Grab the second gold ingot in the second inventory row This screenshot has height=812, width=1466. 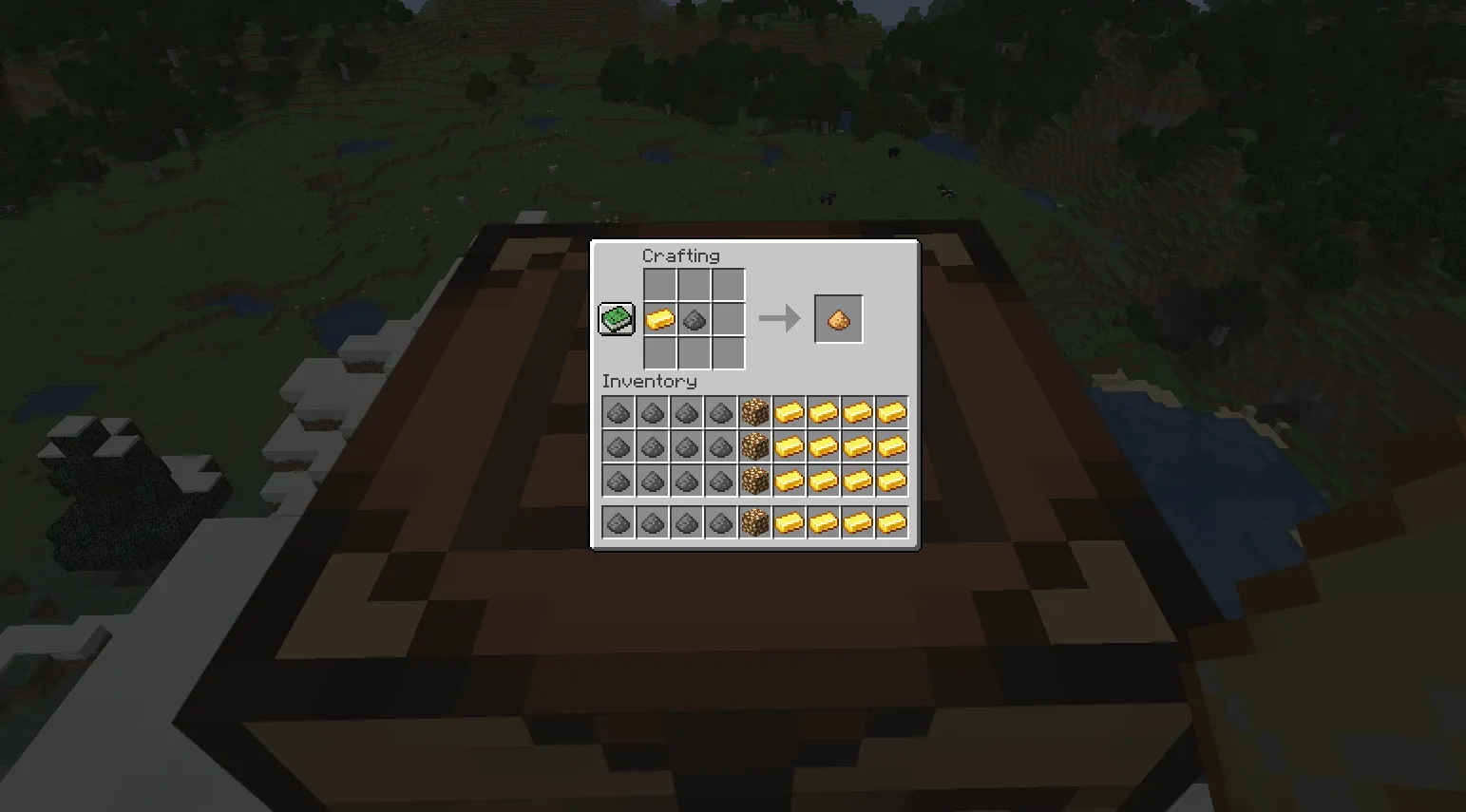pyautogui.click(x=822, y=446)
